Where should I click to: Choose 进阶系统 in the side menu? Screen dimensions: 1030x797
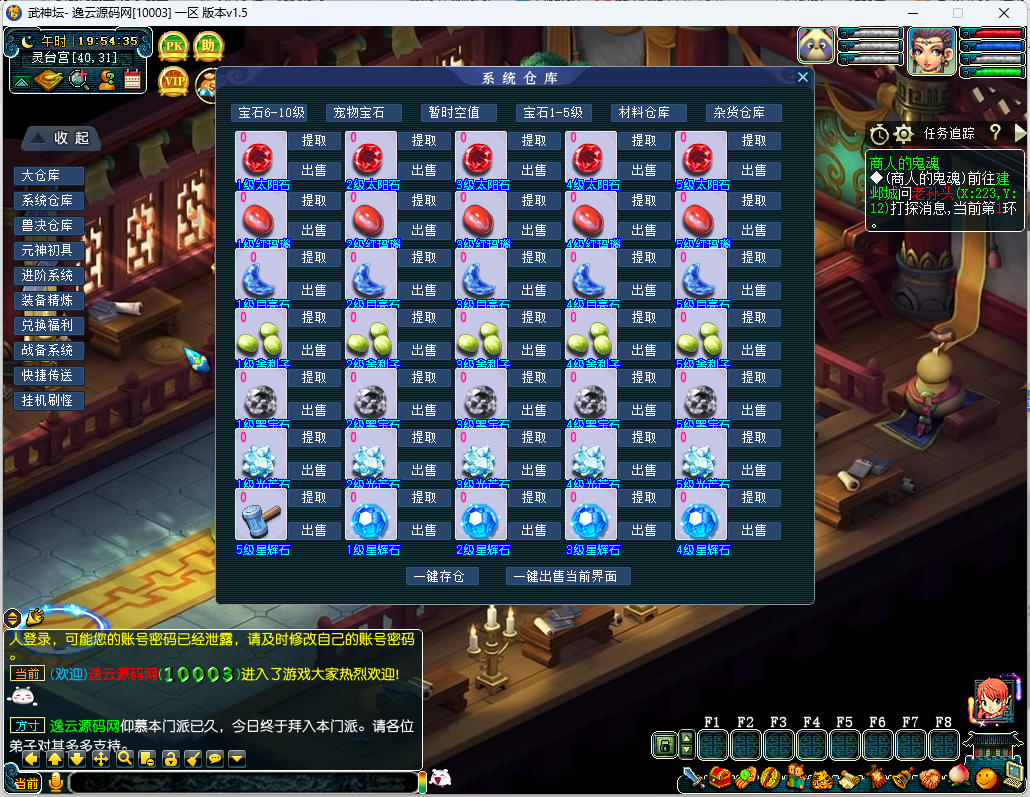48,275
